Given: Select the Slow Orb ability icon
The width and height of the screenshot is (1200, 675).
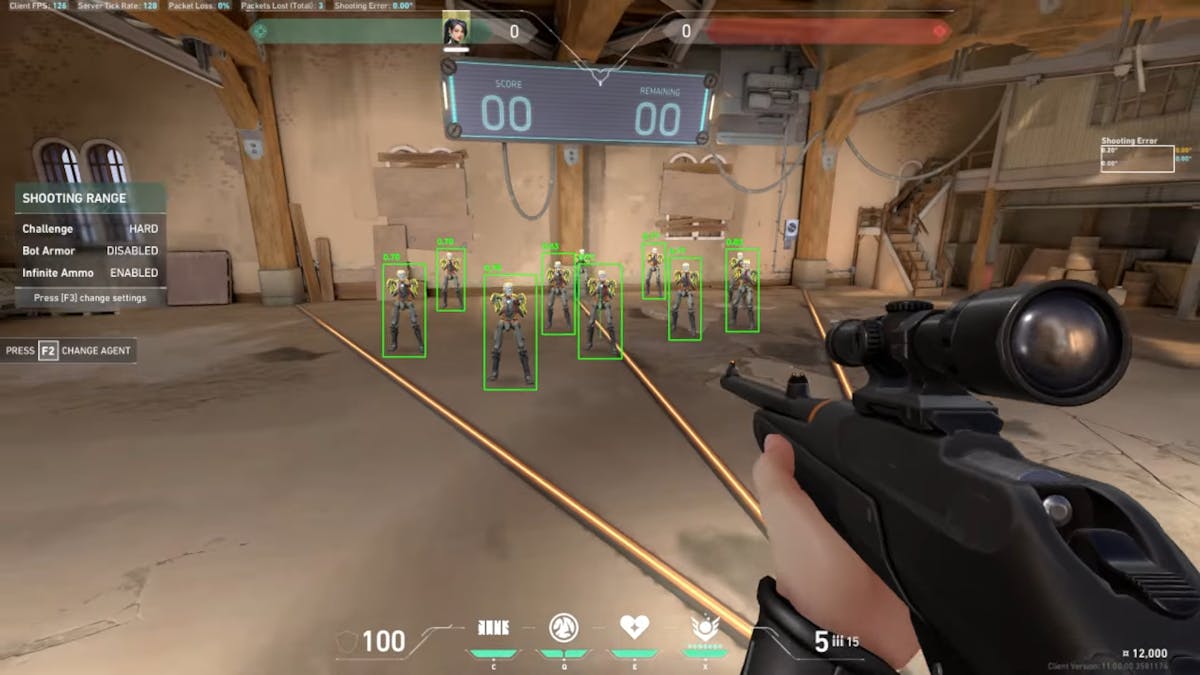Looking at the screenshot, I should (x=563, y=628).
